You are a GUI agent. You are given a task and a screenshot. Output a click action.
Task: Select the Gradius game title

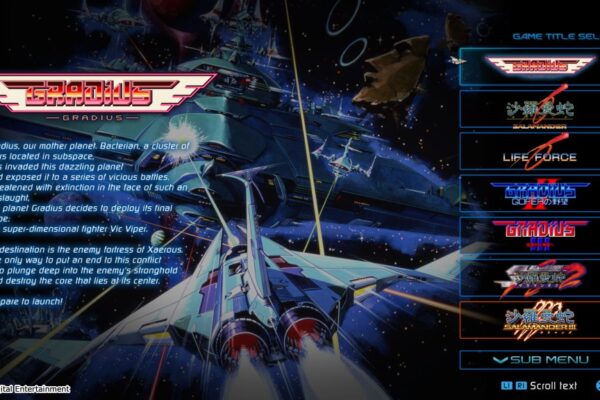(x=529, y=65)
